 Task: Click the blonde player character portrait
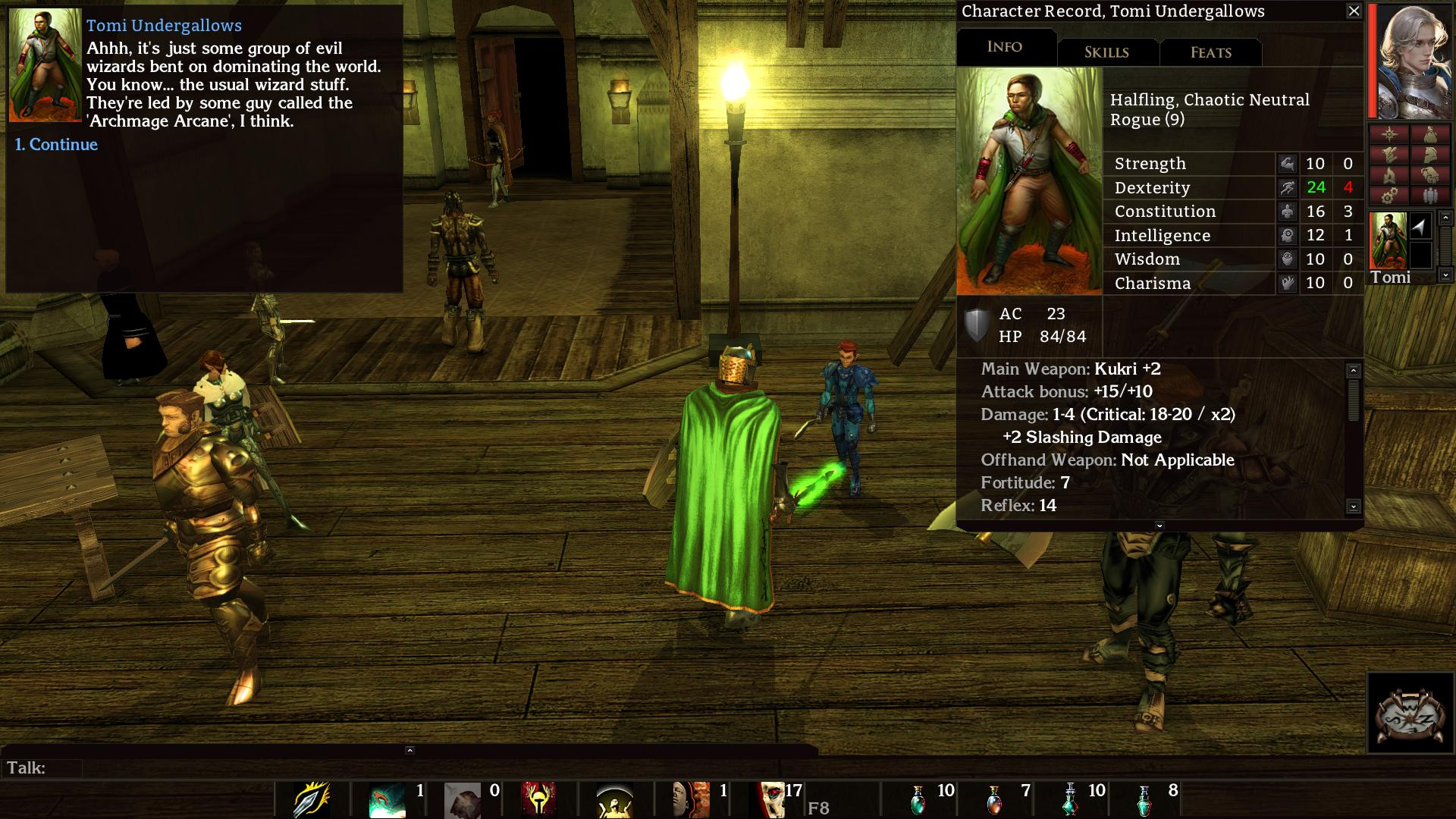coord(1411,61)
